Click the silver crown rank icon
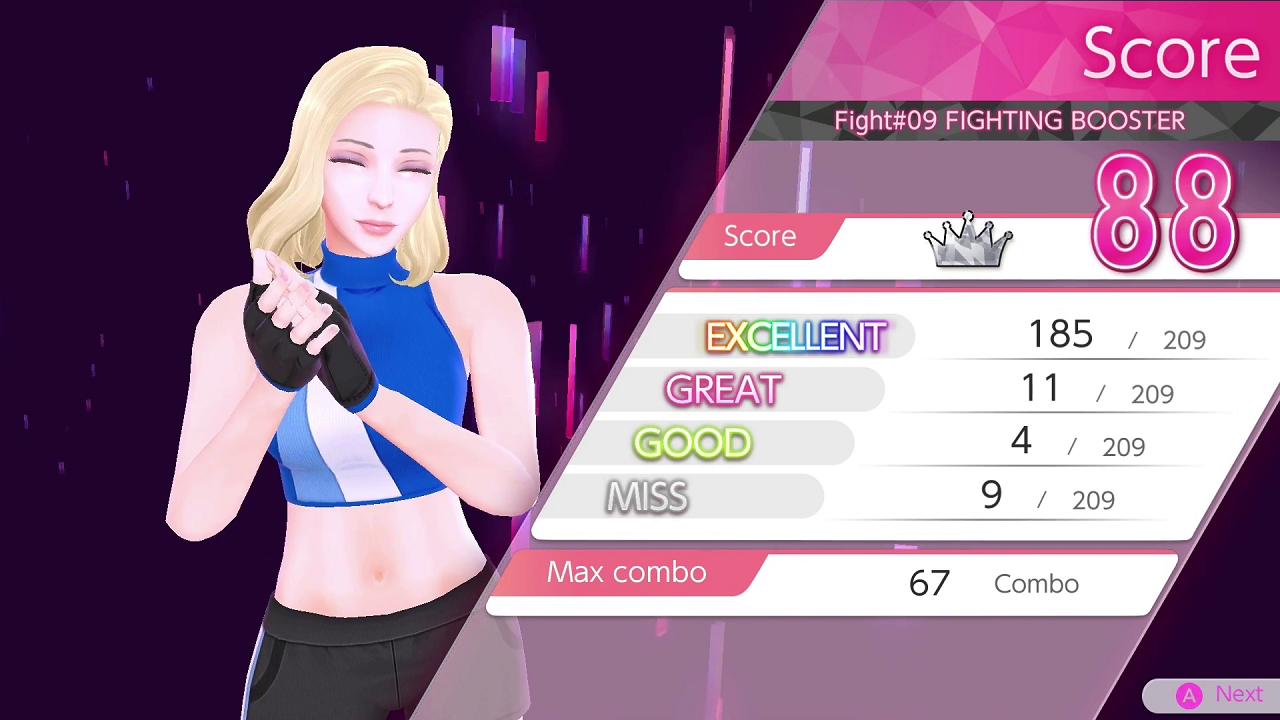The image size is (1280, 720). click(x=966, y=240)
